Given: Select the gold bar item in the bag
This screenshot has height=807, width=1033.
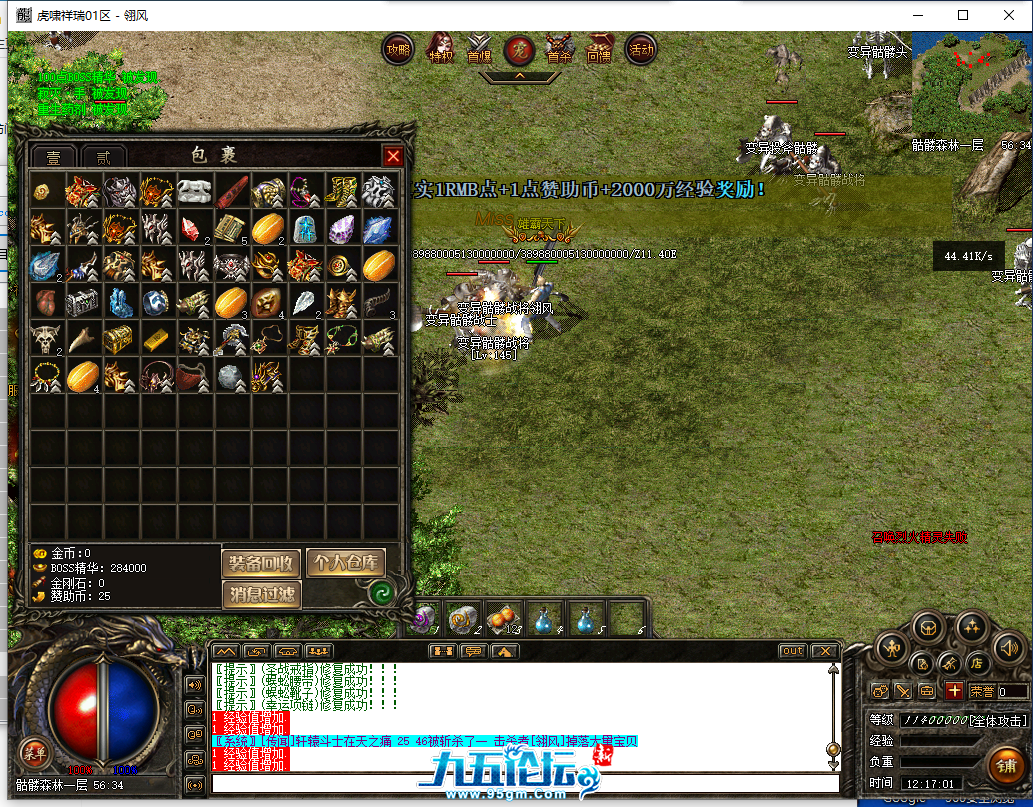Looking at the screenshot, I should coord(156,338).
